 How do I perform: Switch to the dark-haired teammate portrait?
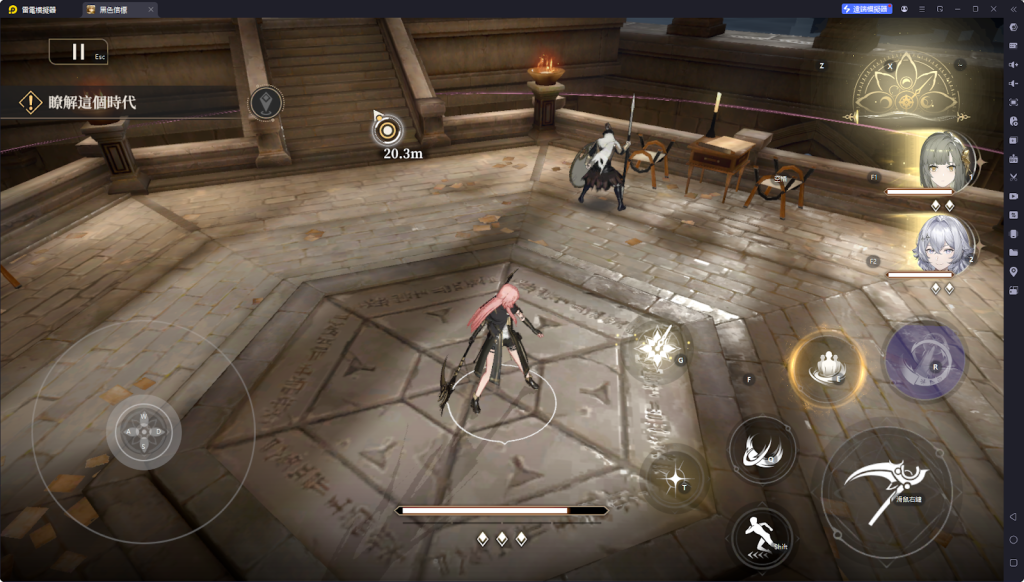tap(943, 161)
